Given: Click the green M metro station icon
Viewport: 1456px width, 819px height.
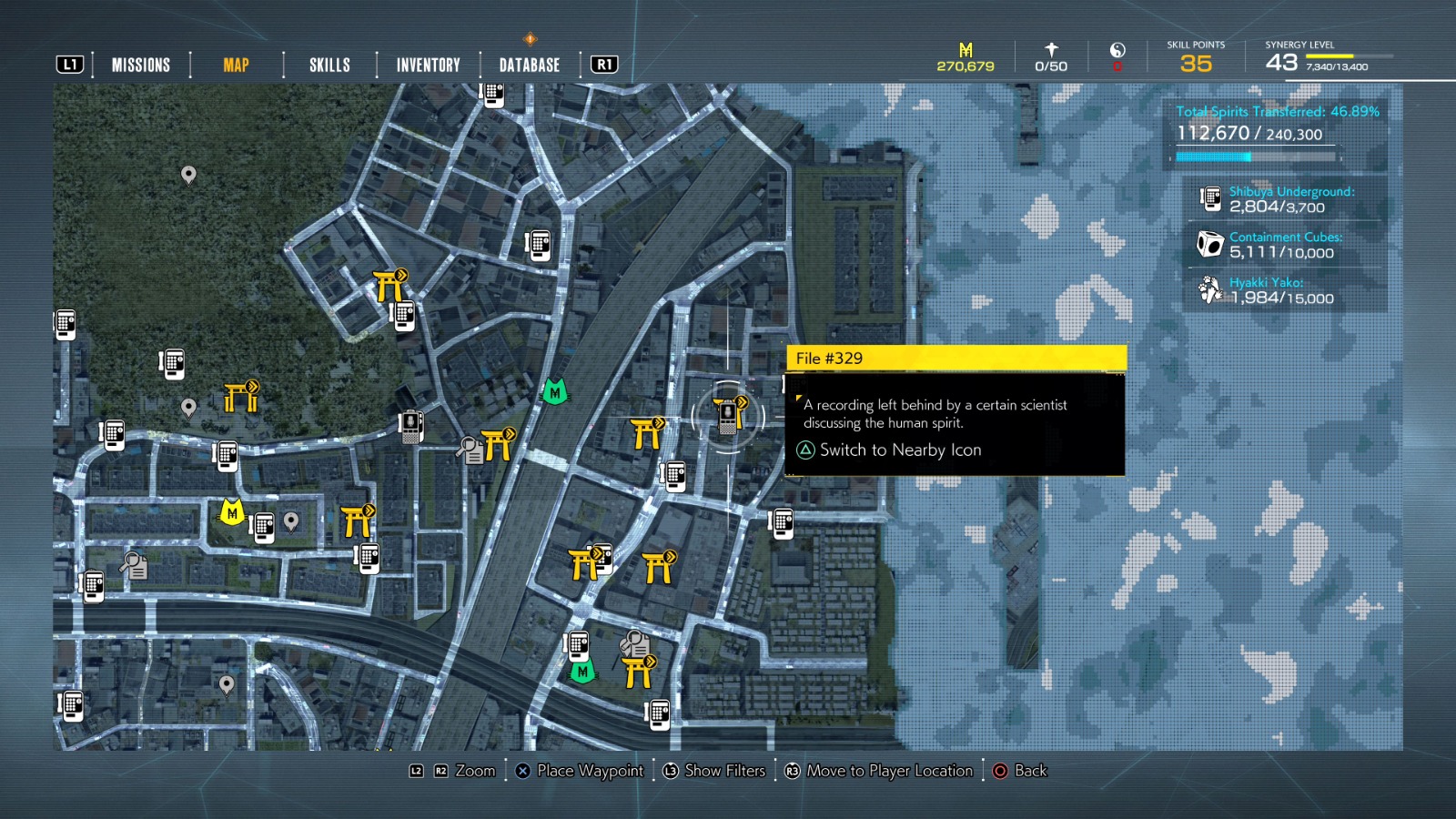Looking at the screenshot, I should (554, 393).
